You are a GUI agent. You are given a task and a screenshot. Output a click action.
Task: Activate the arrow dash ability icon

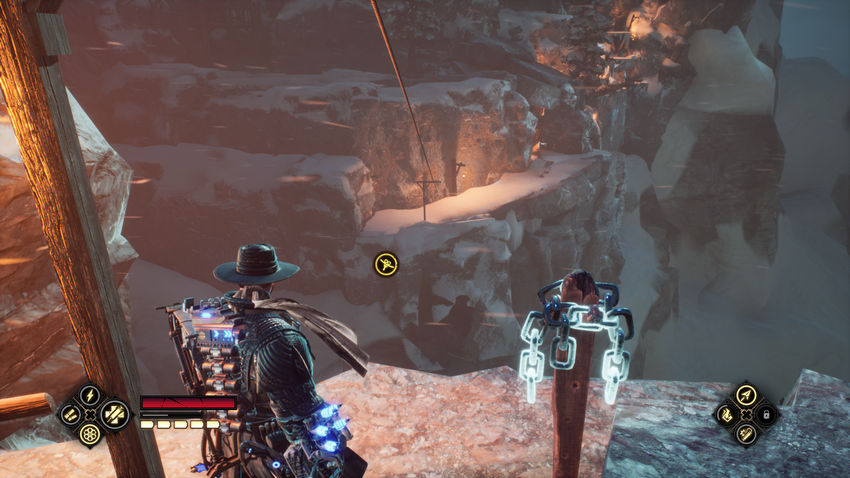(x=746, y=395)
